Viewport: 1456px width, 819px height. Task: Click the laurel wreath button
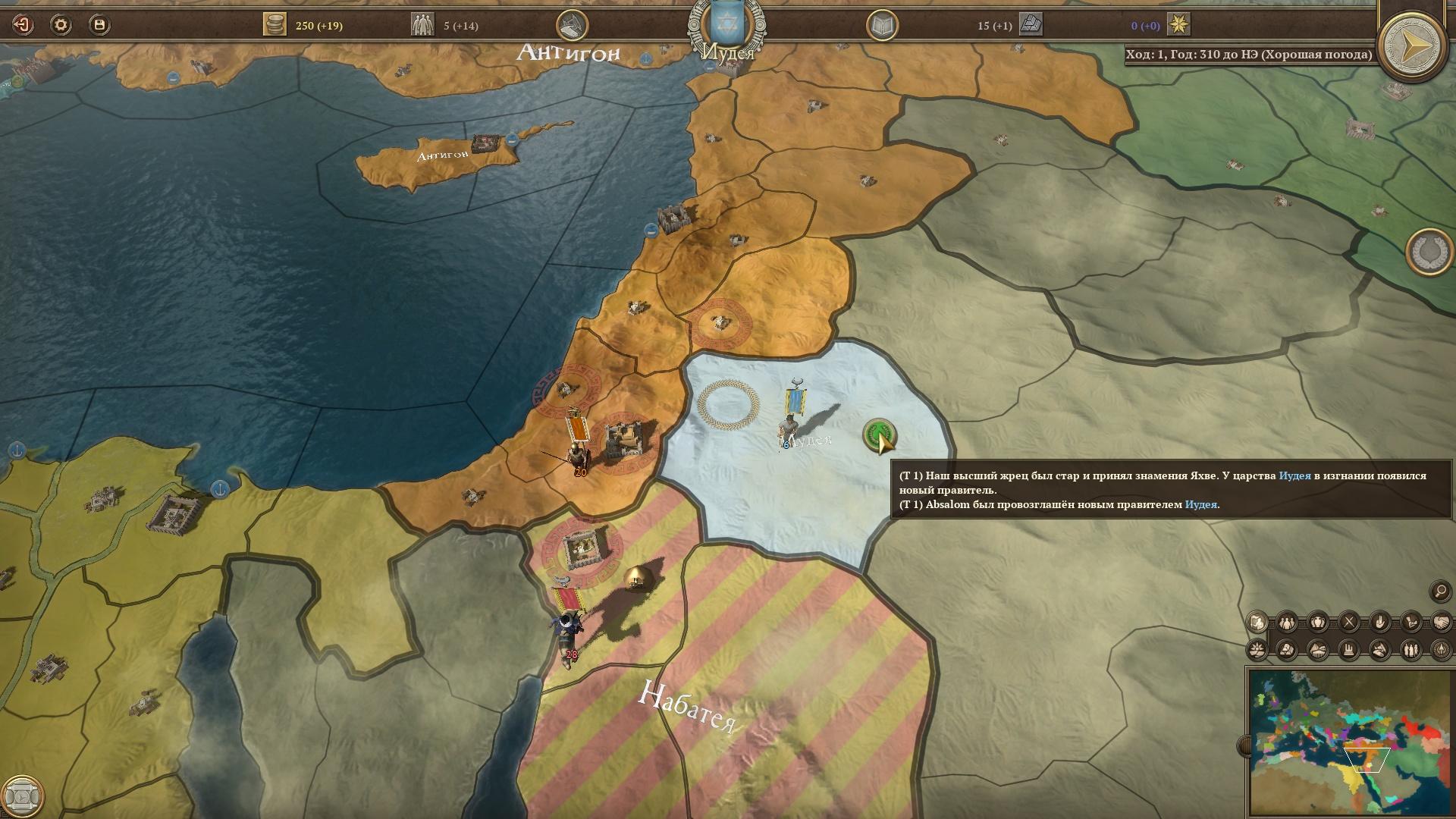click(x=1429, y=252)
